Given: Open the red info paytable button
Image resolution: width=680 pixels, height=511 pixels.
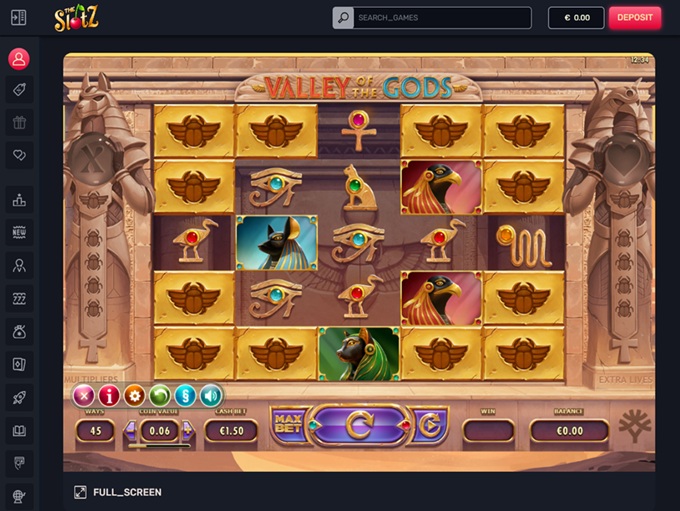Looking at the screenshot, I should (x=109, y=395).
